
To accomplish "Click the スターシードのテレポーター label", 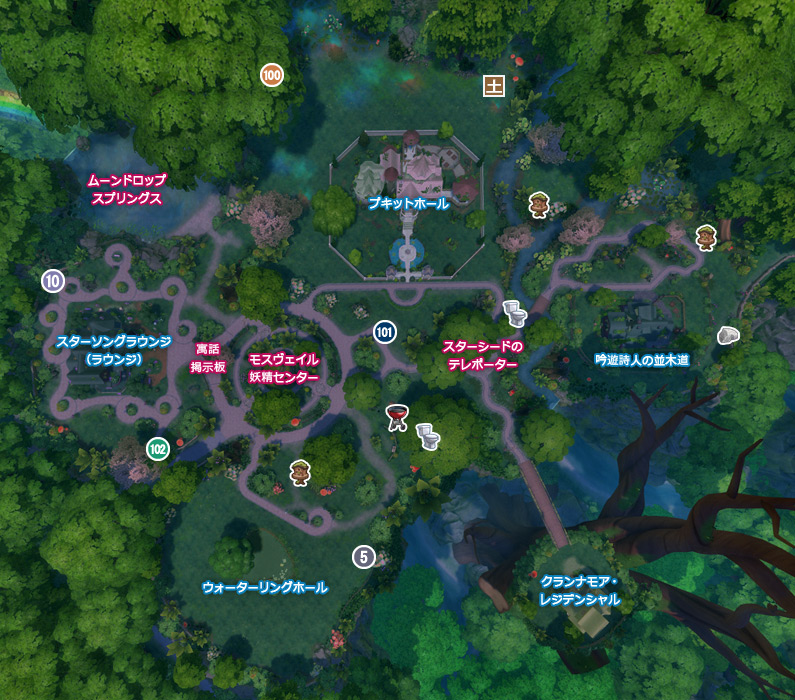I will (x=483, y=356).
